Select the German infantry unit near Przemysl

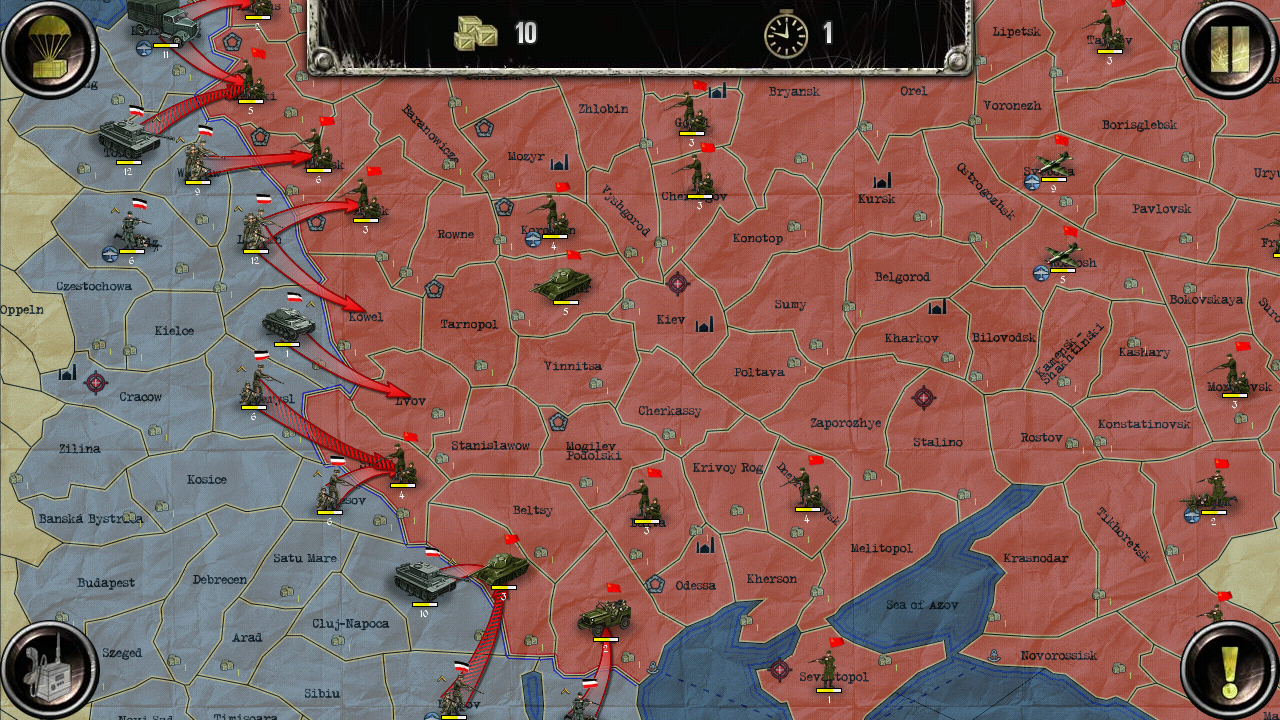[x=250, y=385]
